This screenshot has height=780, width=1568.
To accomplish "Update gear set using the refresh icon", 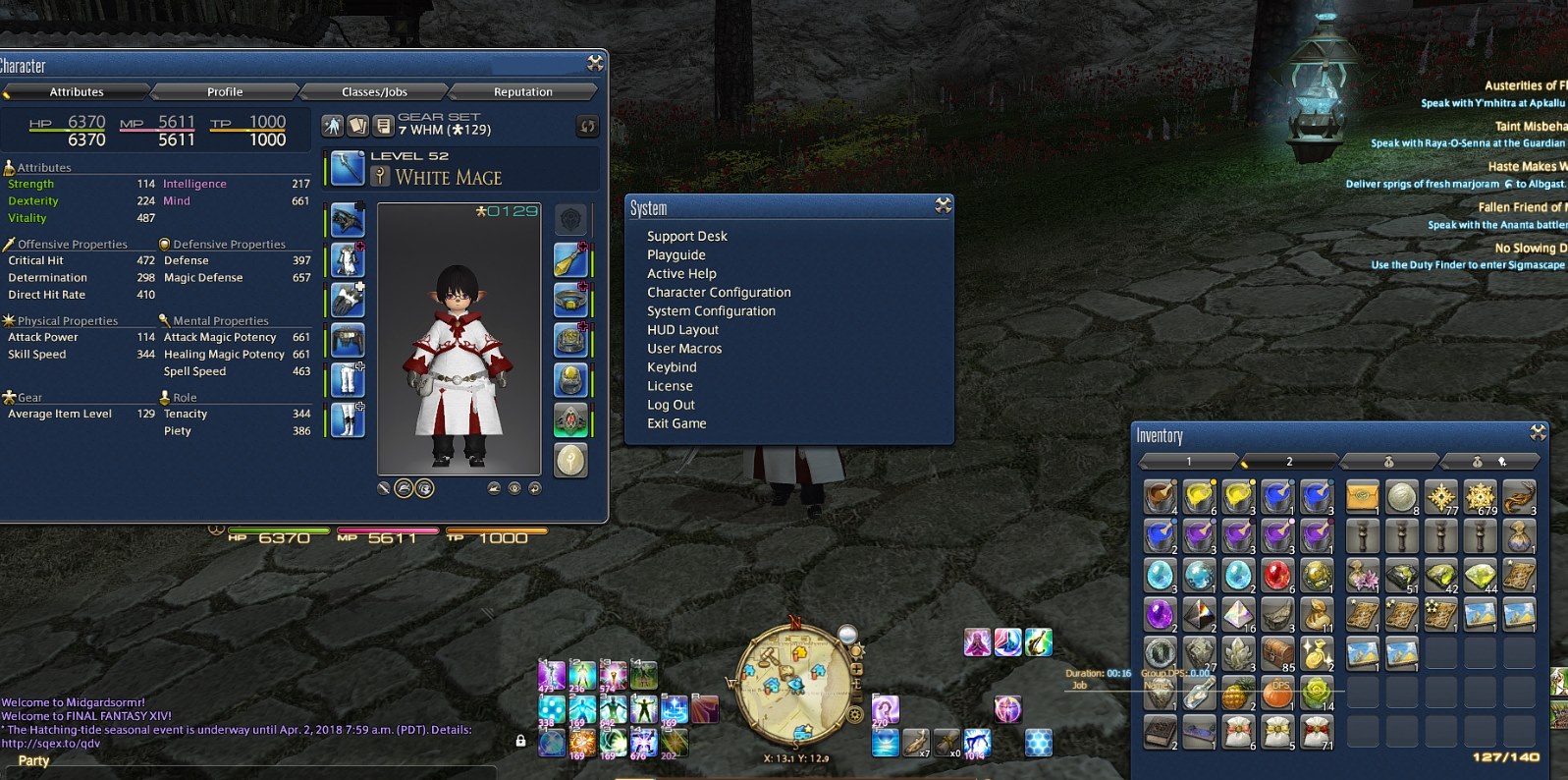I will [587, 125].
